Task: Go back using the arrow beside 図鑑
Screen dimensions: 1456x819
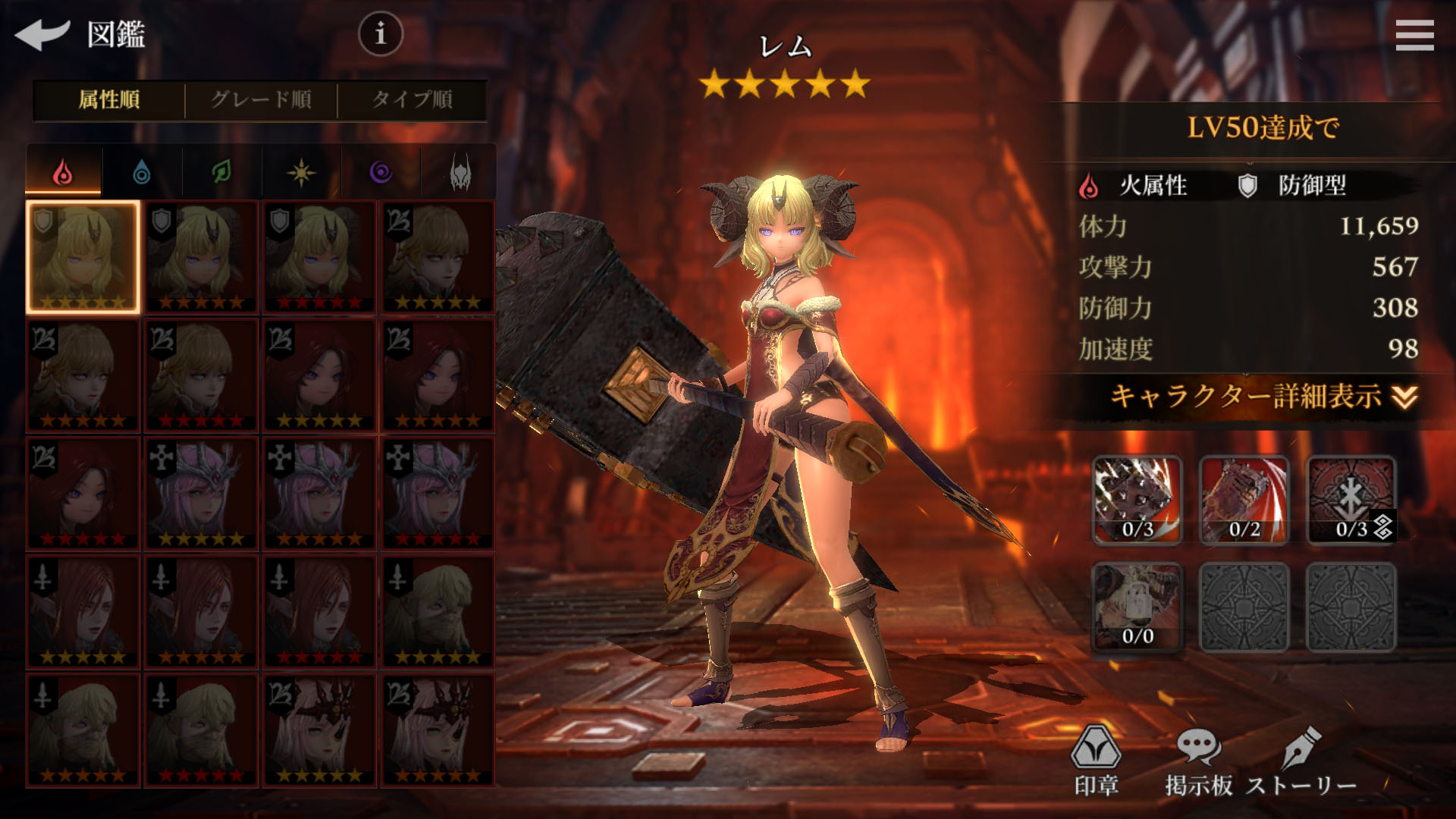Action: 42,34
